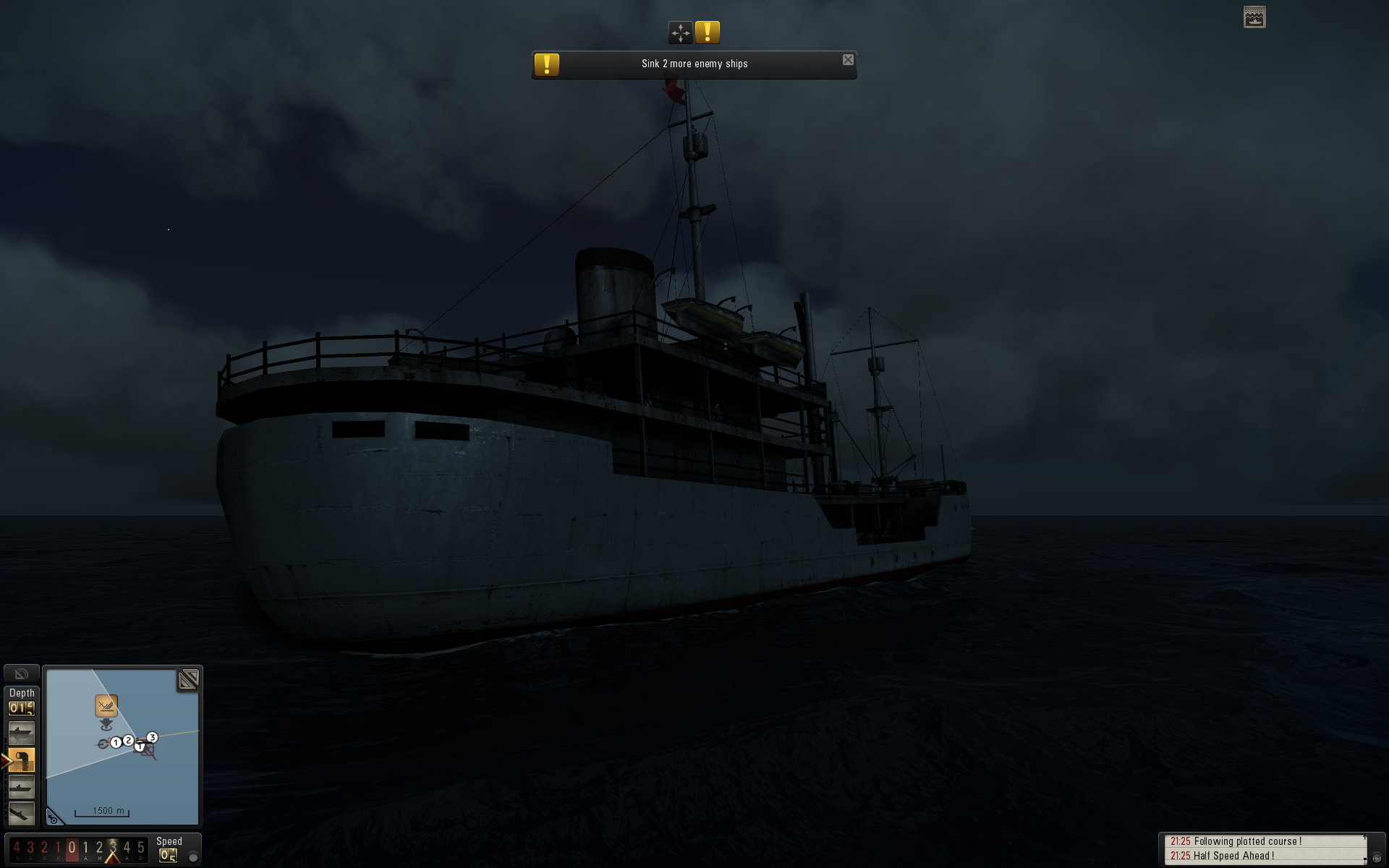
Task: Click waypoint marker 1 on the minimap
Action: point(116,743)
